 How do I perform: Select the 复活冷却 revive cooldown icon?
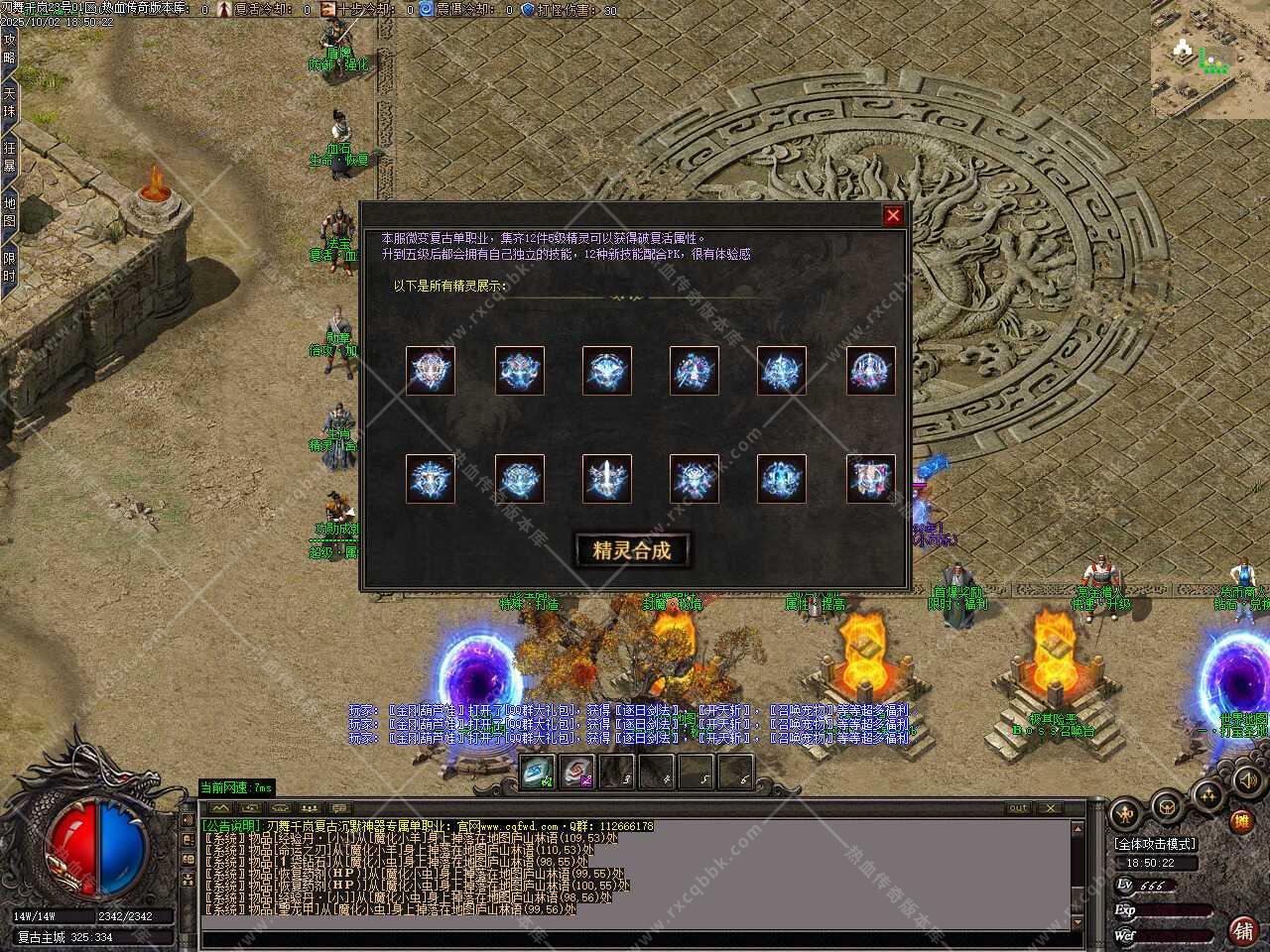coord(225,9)
